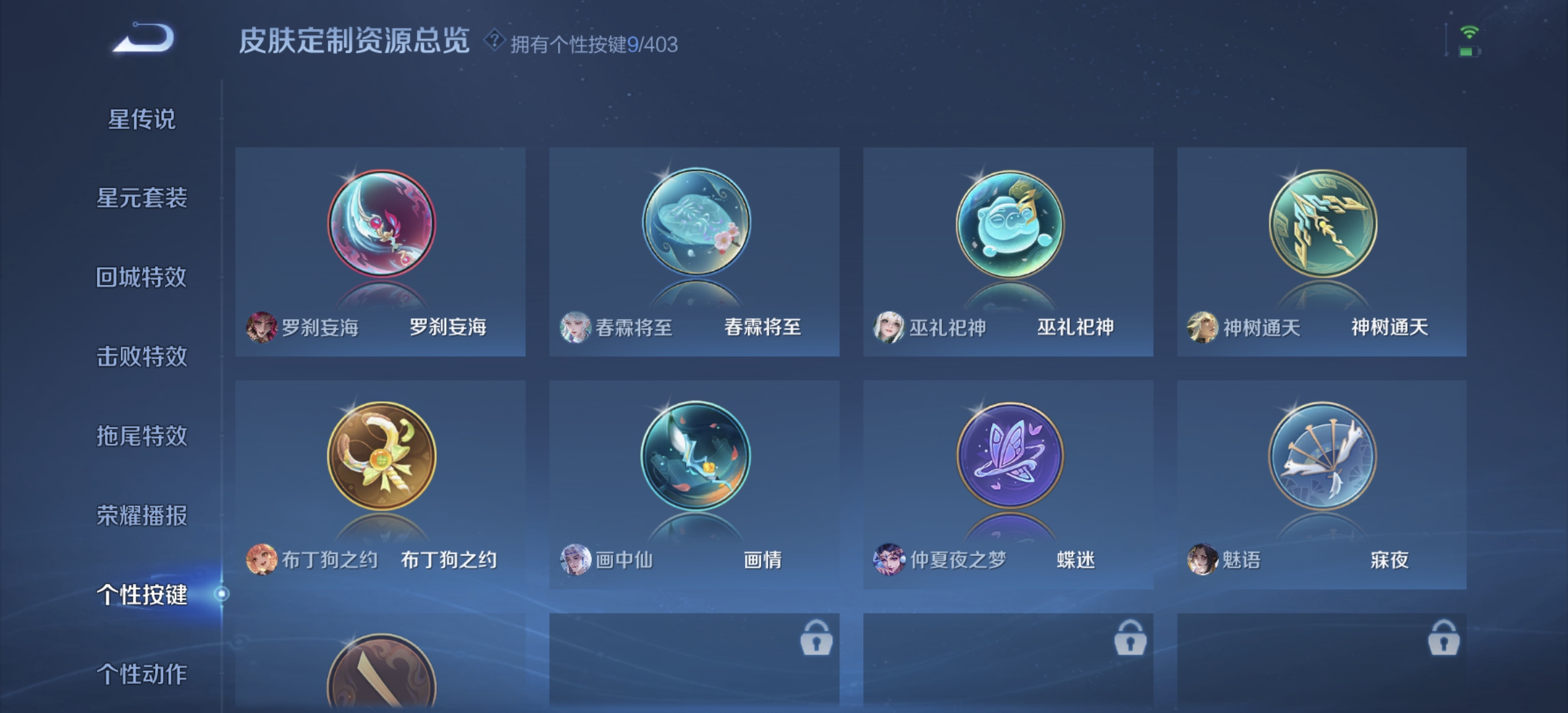Image resolution: width=1568 pixels, height=713 pixels.
Task: Open the 星元套装 category
Action: pyautogui.click(x=141, y=199)
